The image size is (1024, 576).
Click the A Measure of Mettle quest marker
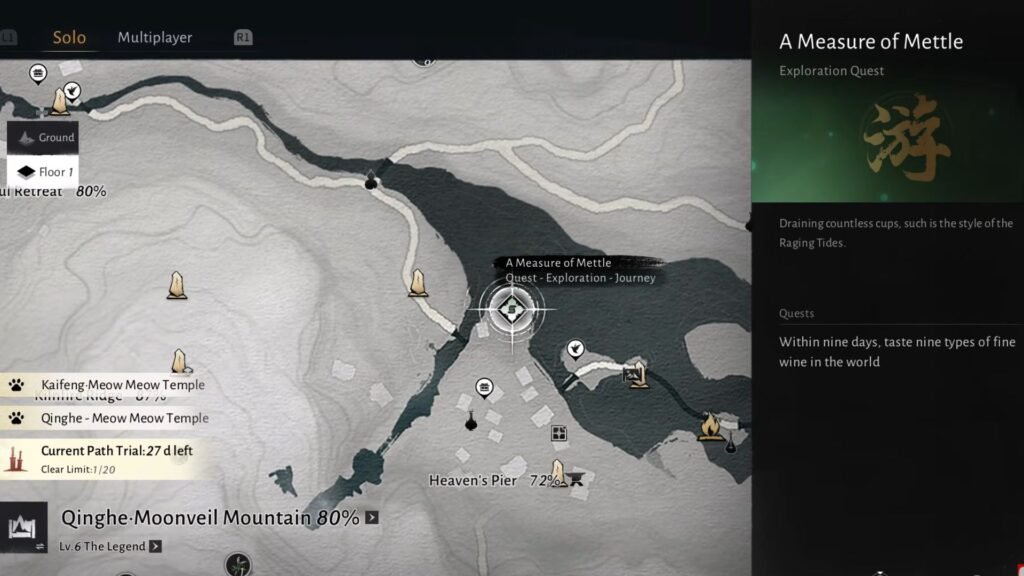(x=512, y=309)
